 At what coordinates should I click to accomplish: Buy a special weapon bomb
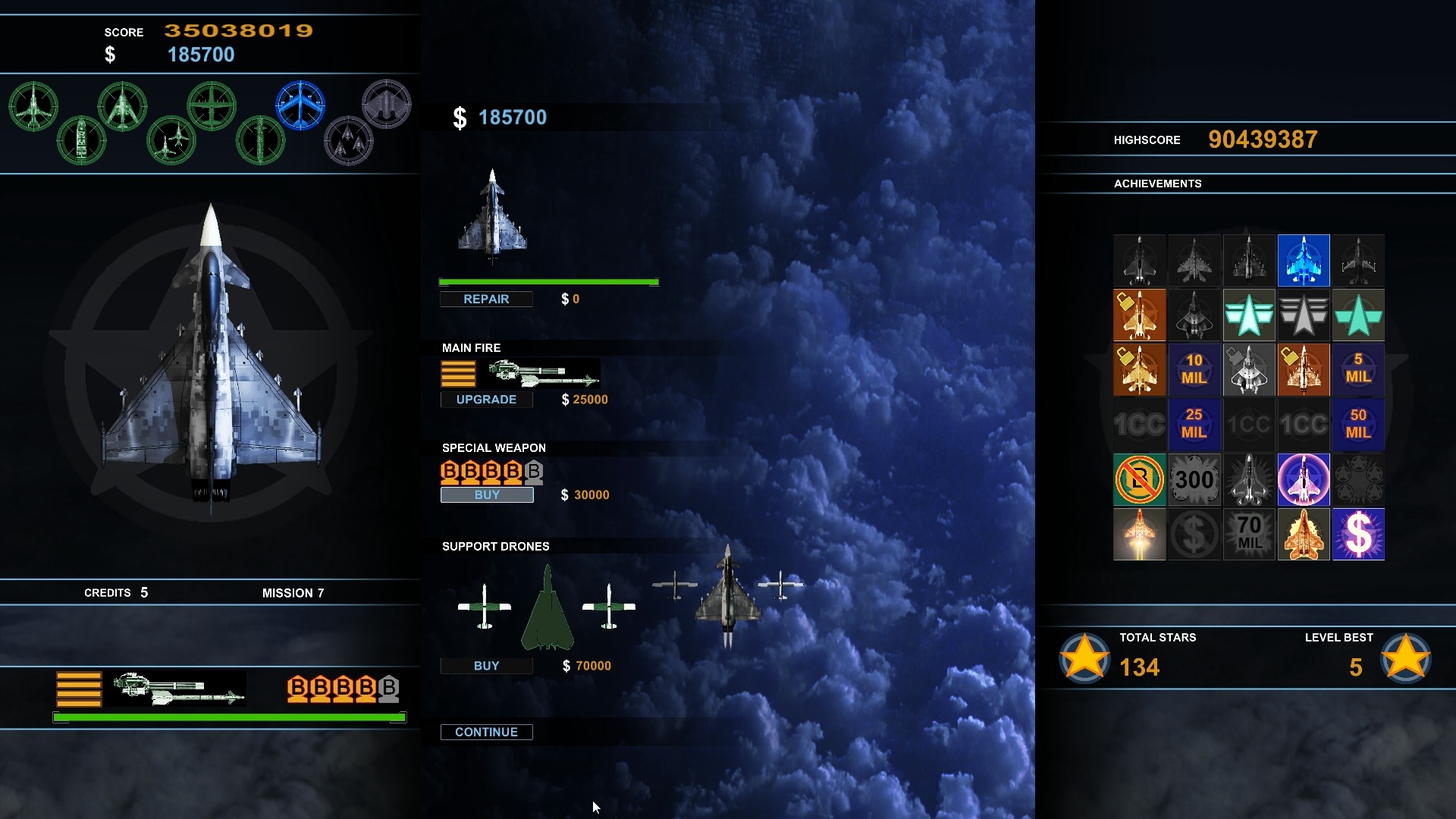pyautogui.click(x=487, y=495)
